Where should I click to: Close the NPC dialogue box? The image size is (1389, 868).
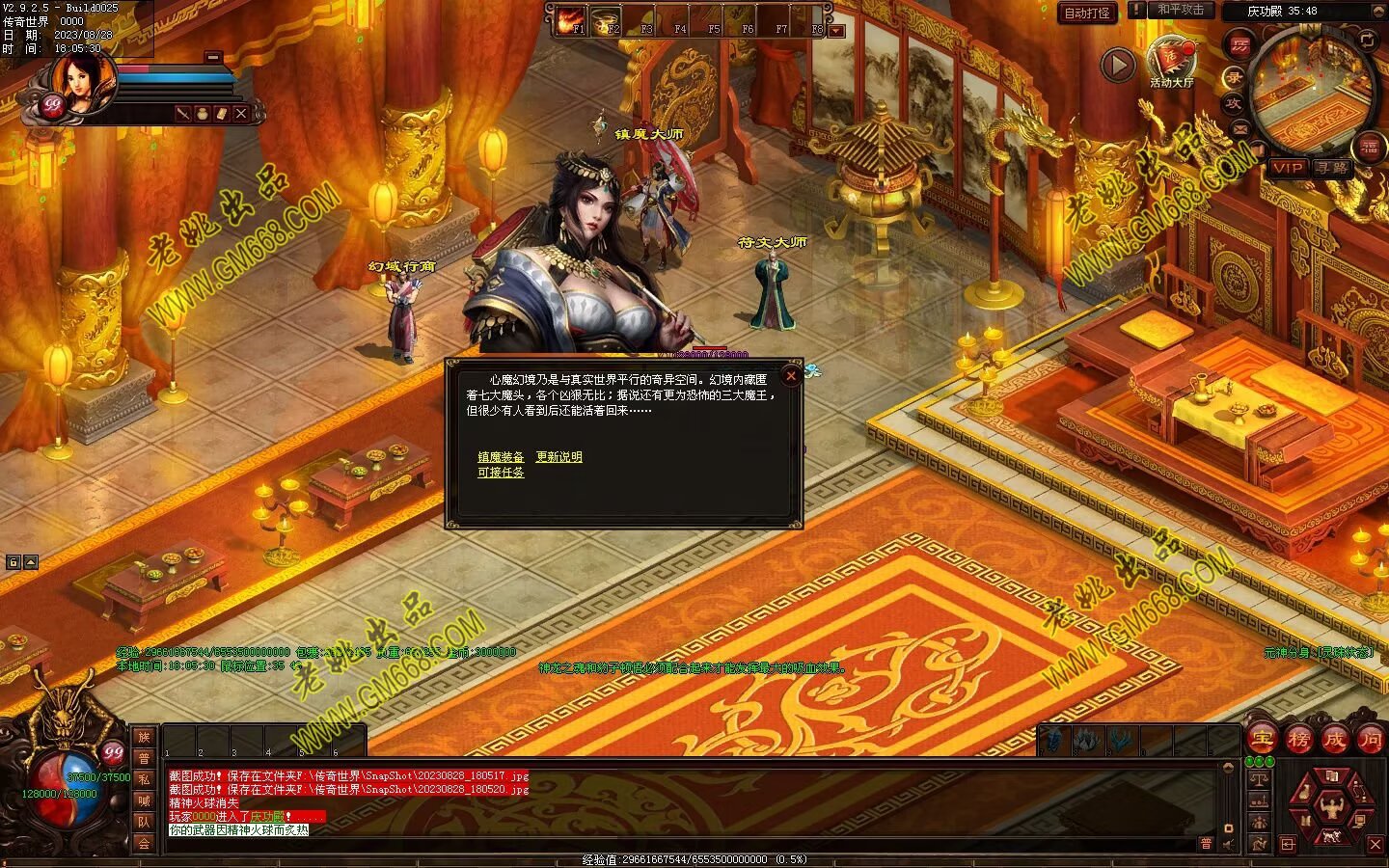(x=791, y=376)
